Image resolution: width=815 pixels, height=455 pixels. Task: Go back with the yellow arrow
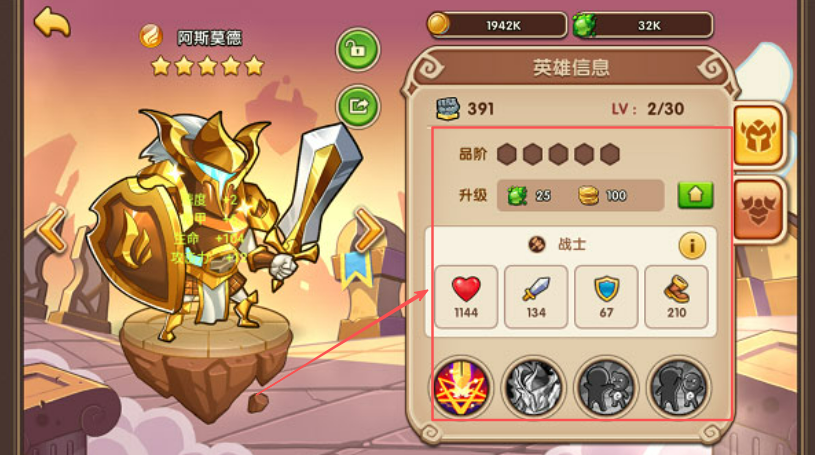(x=52, y=22)
